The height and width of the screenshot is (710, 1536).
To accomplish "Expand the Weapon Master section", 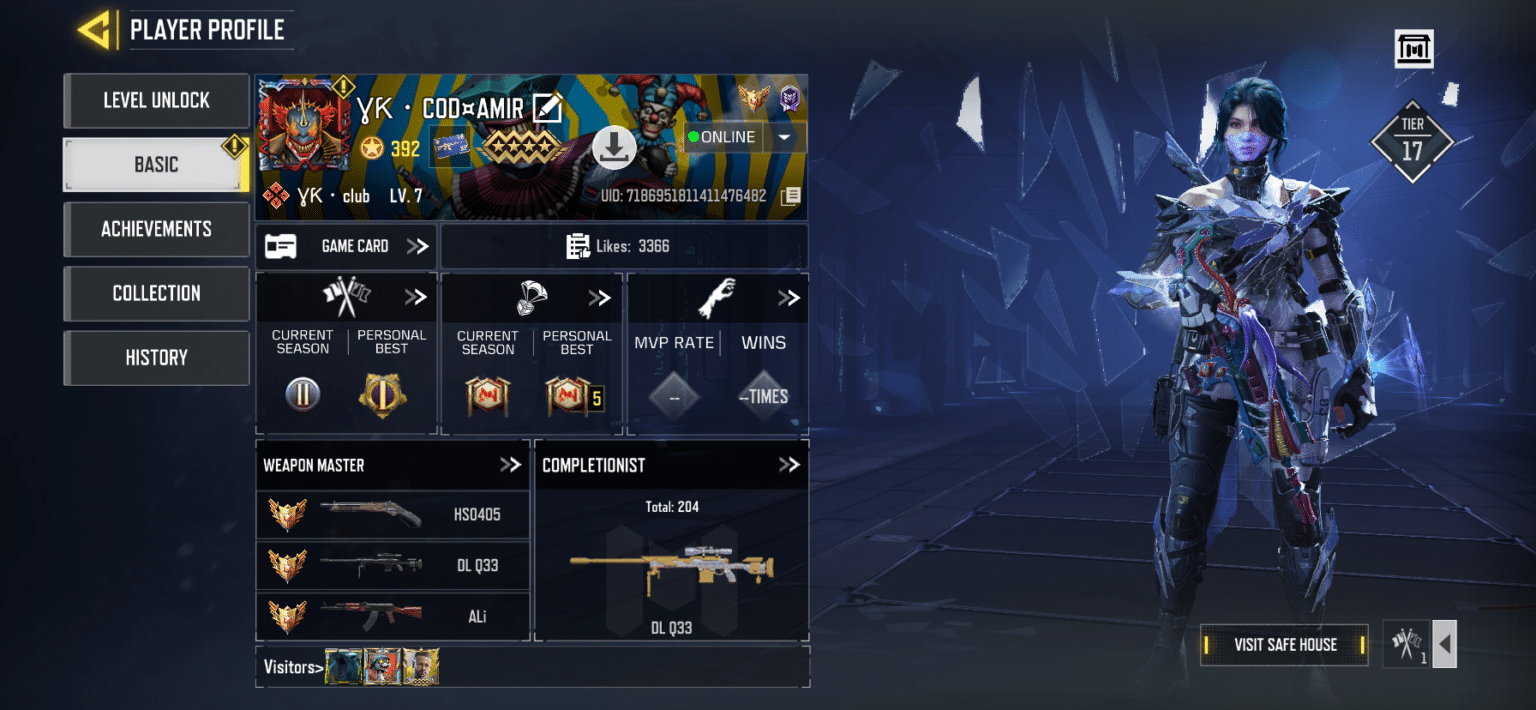I will tap(510, 465).
